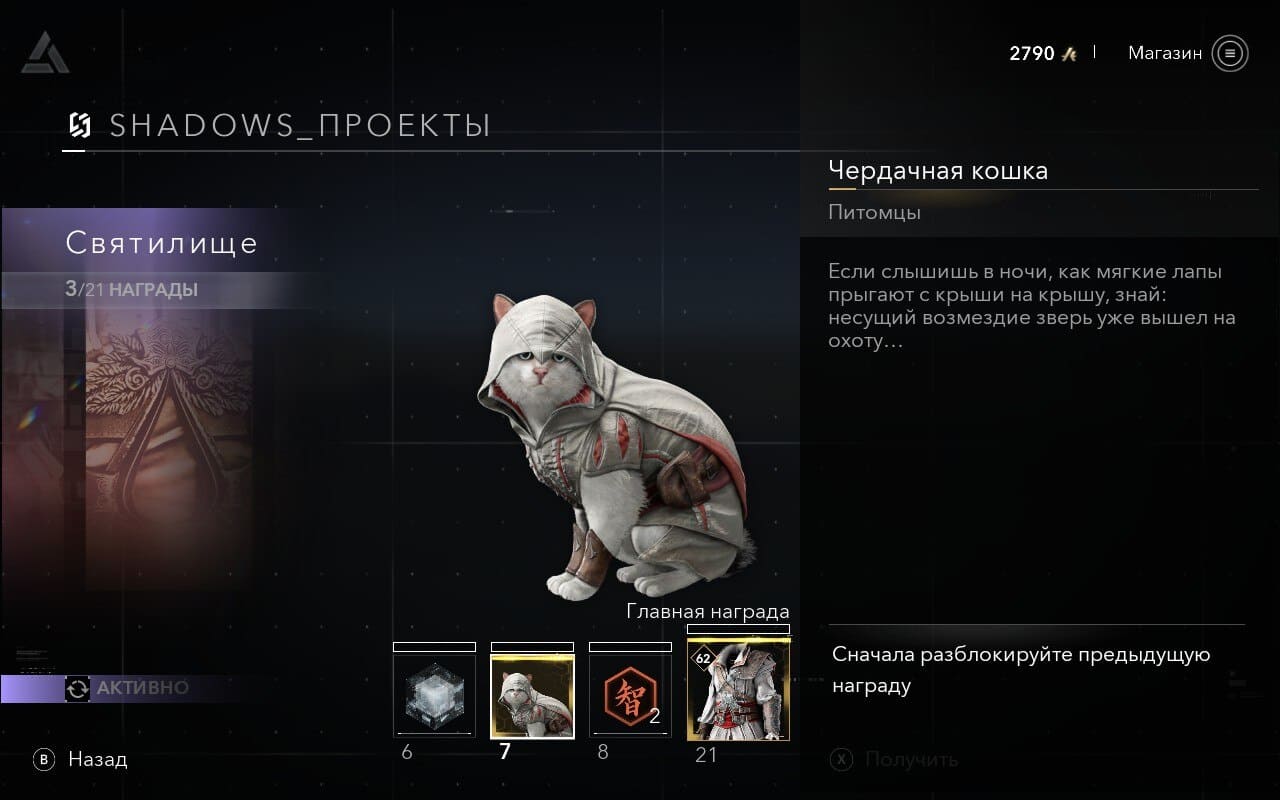The image size is (1280, 800).
Task: Select the hooded cat pet reward
Action: point(532,696)
